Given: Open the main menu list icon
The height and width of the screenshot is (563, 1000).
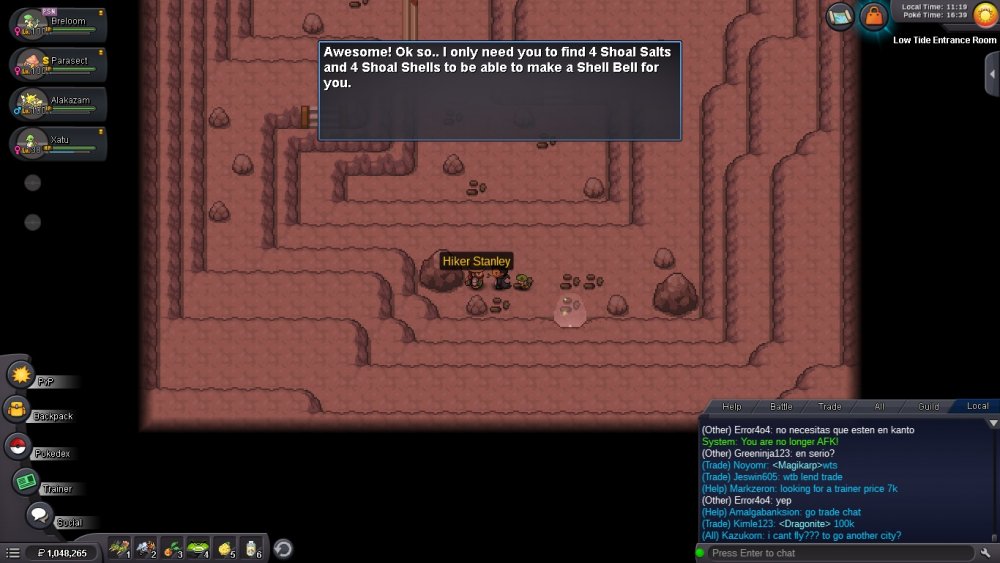Looking at the screenshot, I should click(13, 553).
